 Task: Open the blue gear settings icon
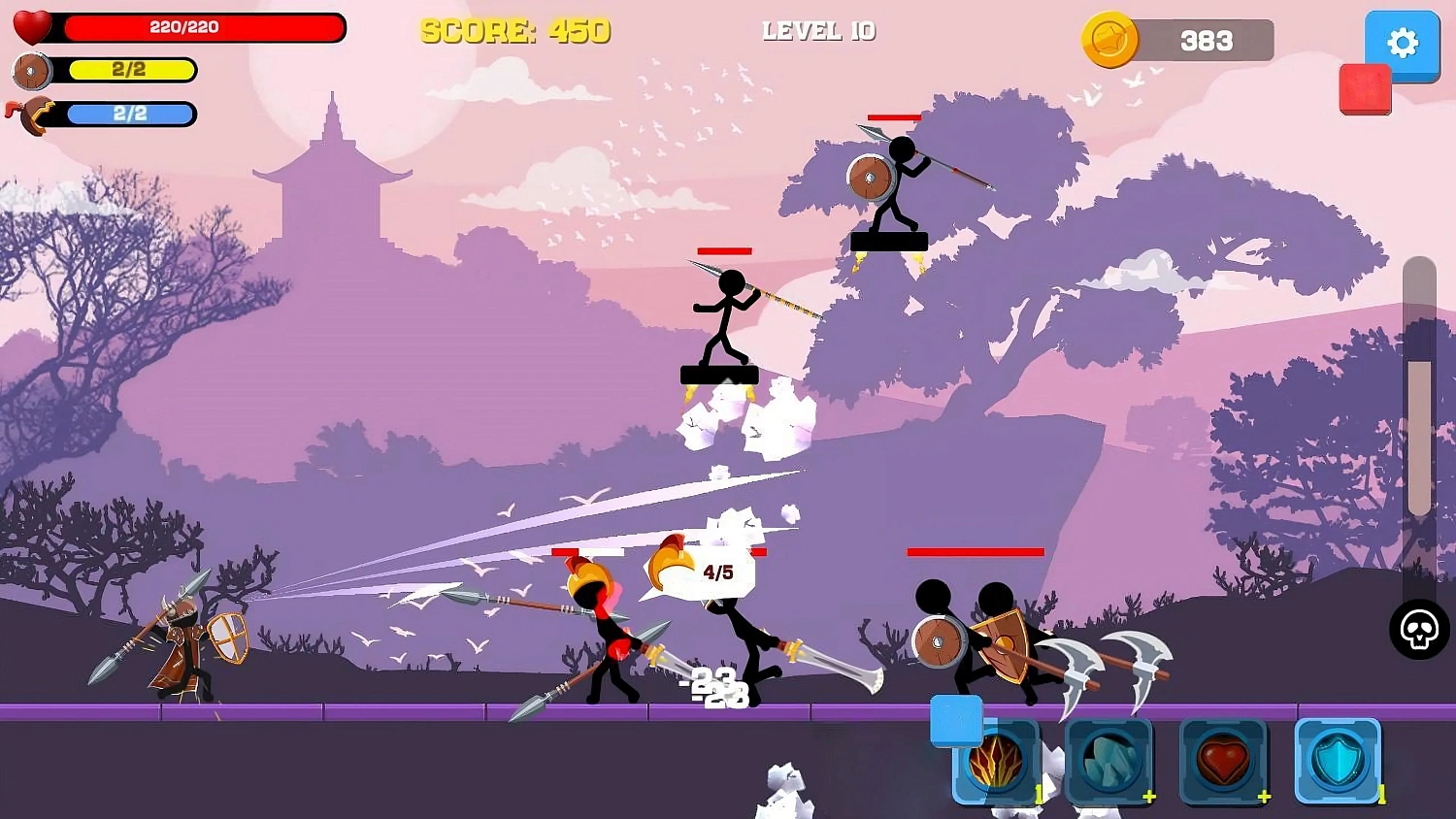pos(1402,44)
